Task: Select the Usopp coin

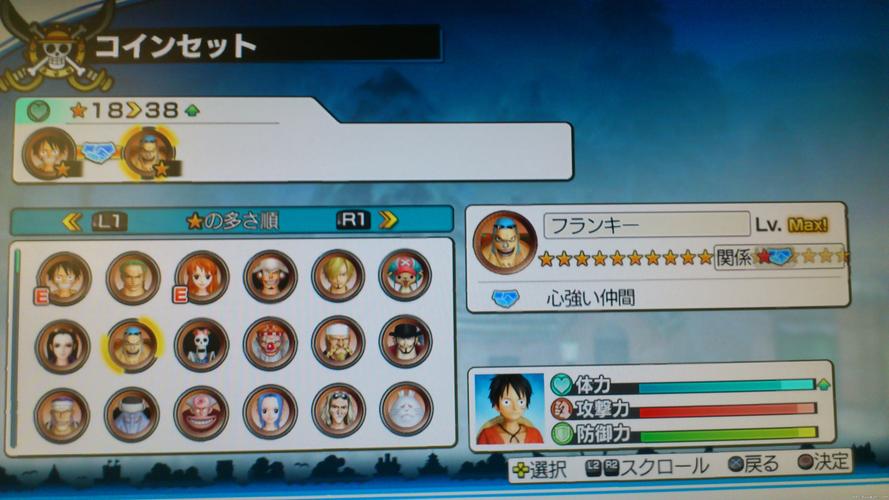Action: pos(270,276)
